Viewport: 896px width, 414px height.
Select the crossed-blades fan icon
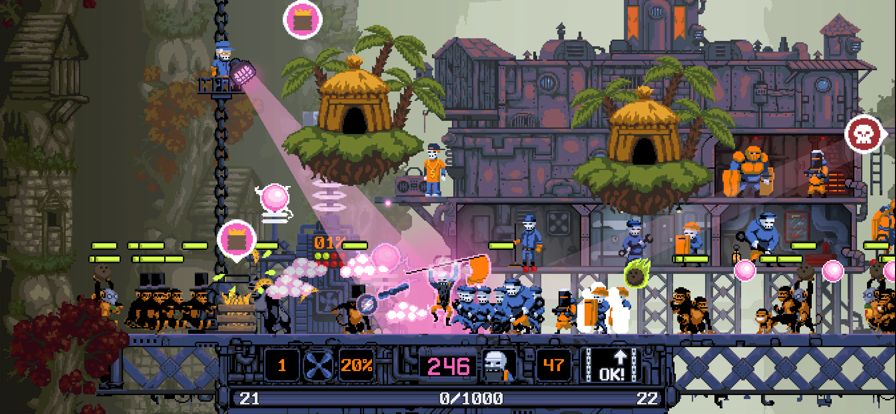(319, 365)
